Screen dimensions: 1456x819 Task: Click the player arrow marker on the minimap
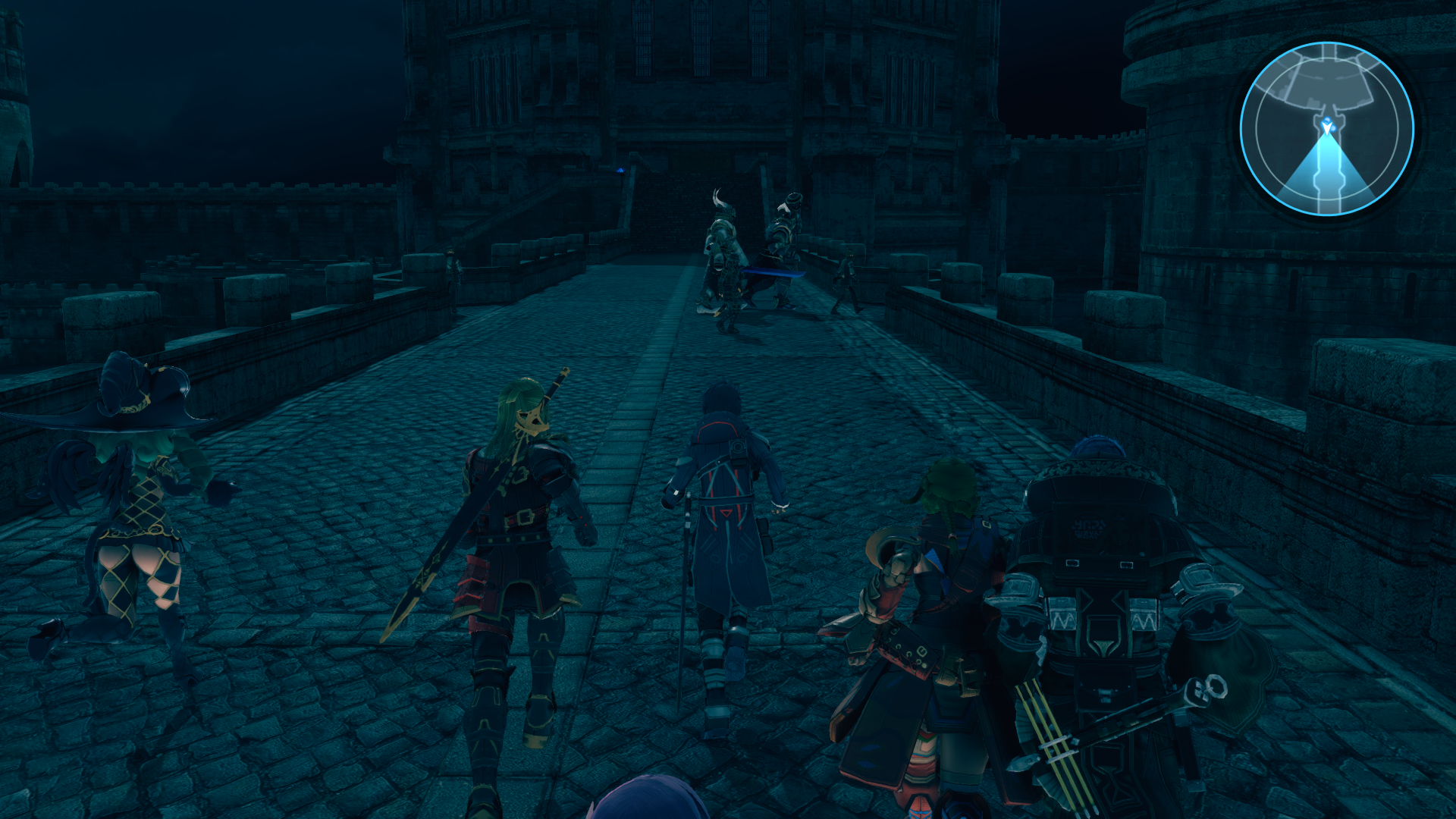(x=1328, y=128)
